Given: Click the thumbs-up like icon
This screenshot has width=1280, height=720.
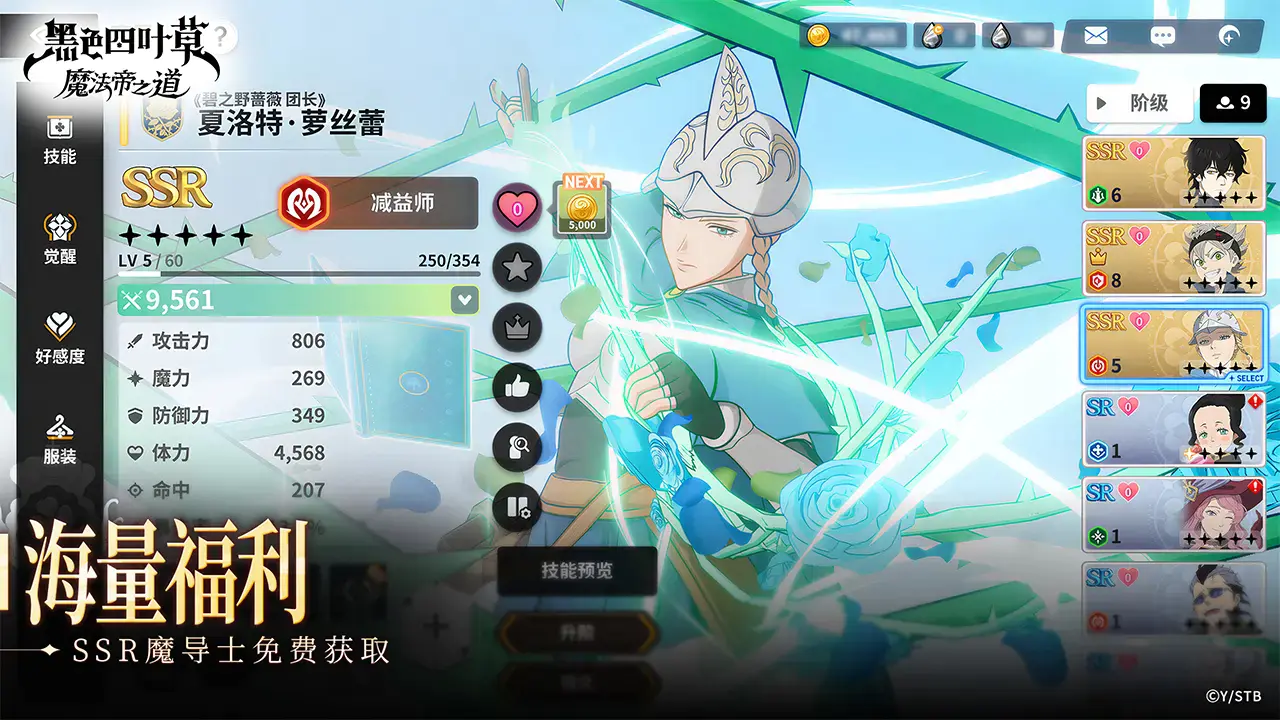Looking at the screenshot, I should 517,388.
